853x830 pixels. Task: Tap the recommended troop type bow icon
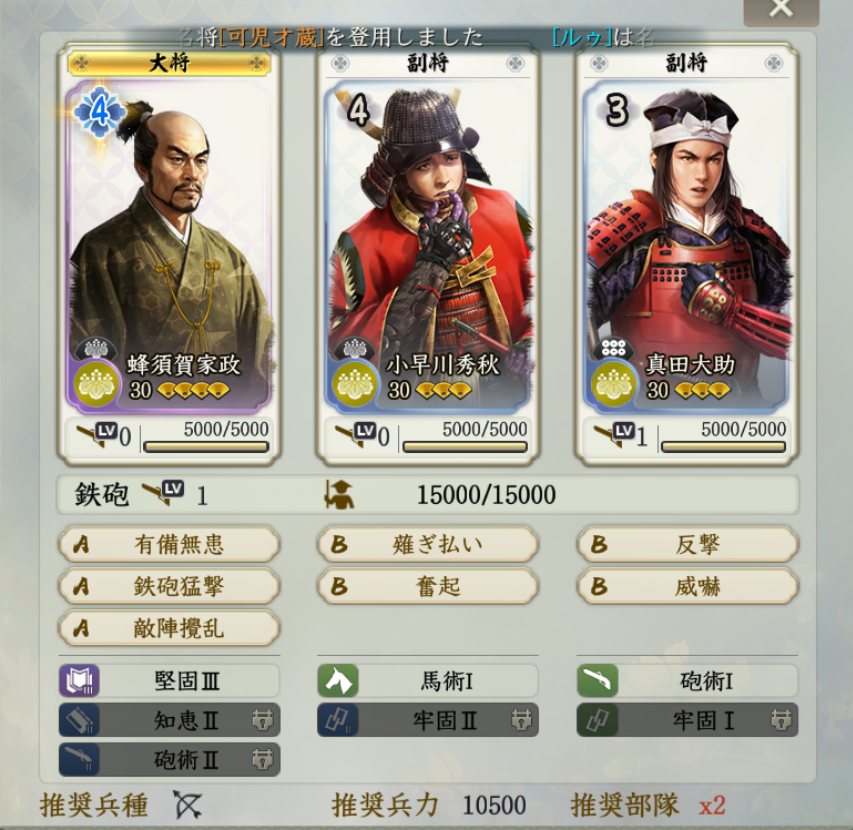tap(187, 804)
